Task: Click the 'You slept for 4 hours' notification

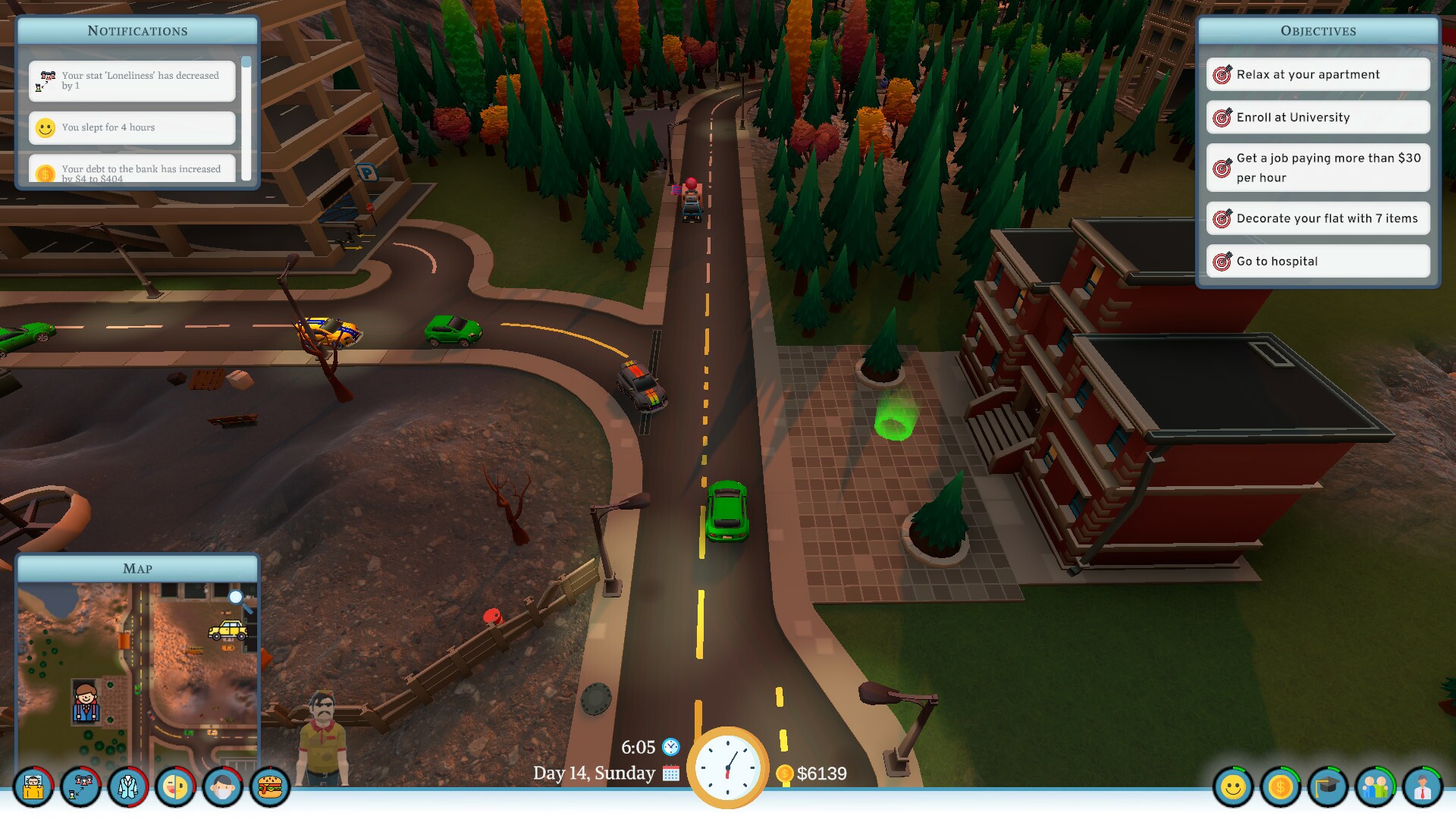Action: click(x=131, y=127)
